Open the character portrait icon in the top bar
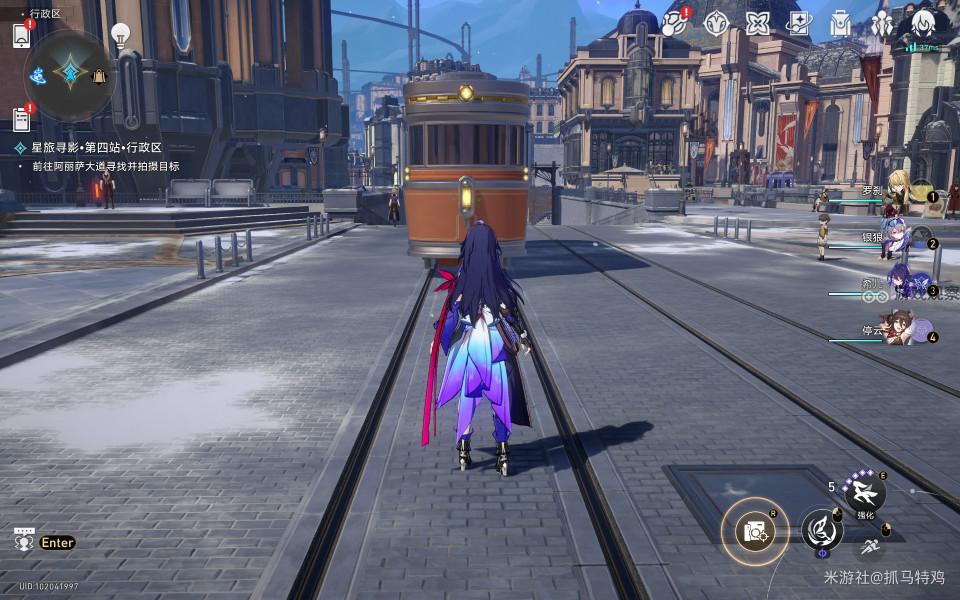Screen dimensions: 960x600 [x=923, y=23]
